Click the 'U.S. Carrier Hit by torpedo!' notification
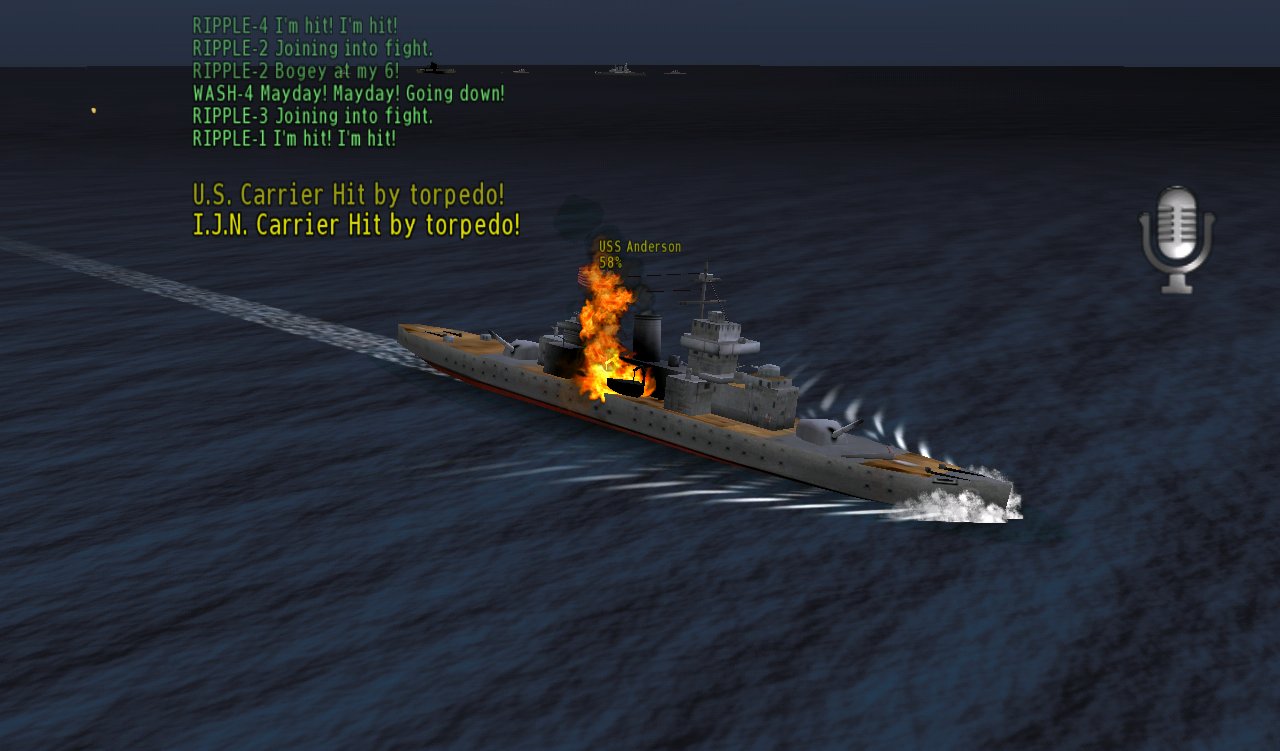This screenshot has width=1280, height=751. [x=349, y=194]
